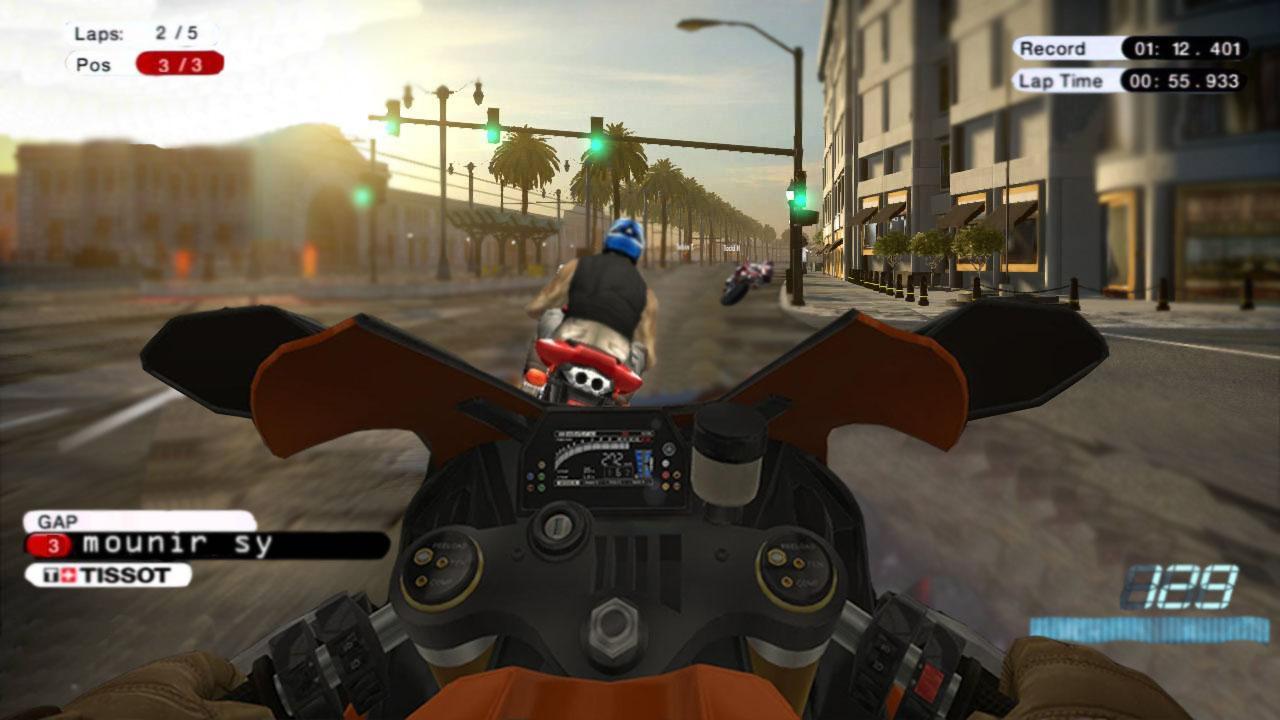Click the gear number display on the dash

[x=613, y=470]
